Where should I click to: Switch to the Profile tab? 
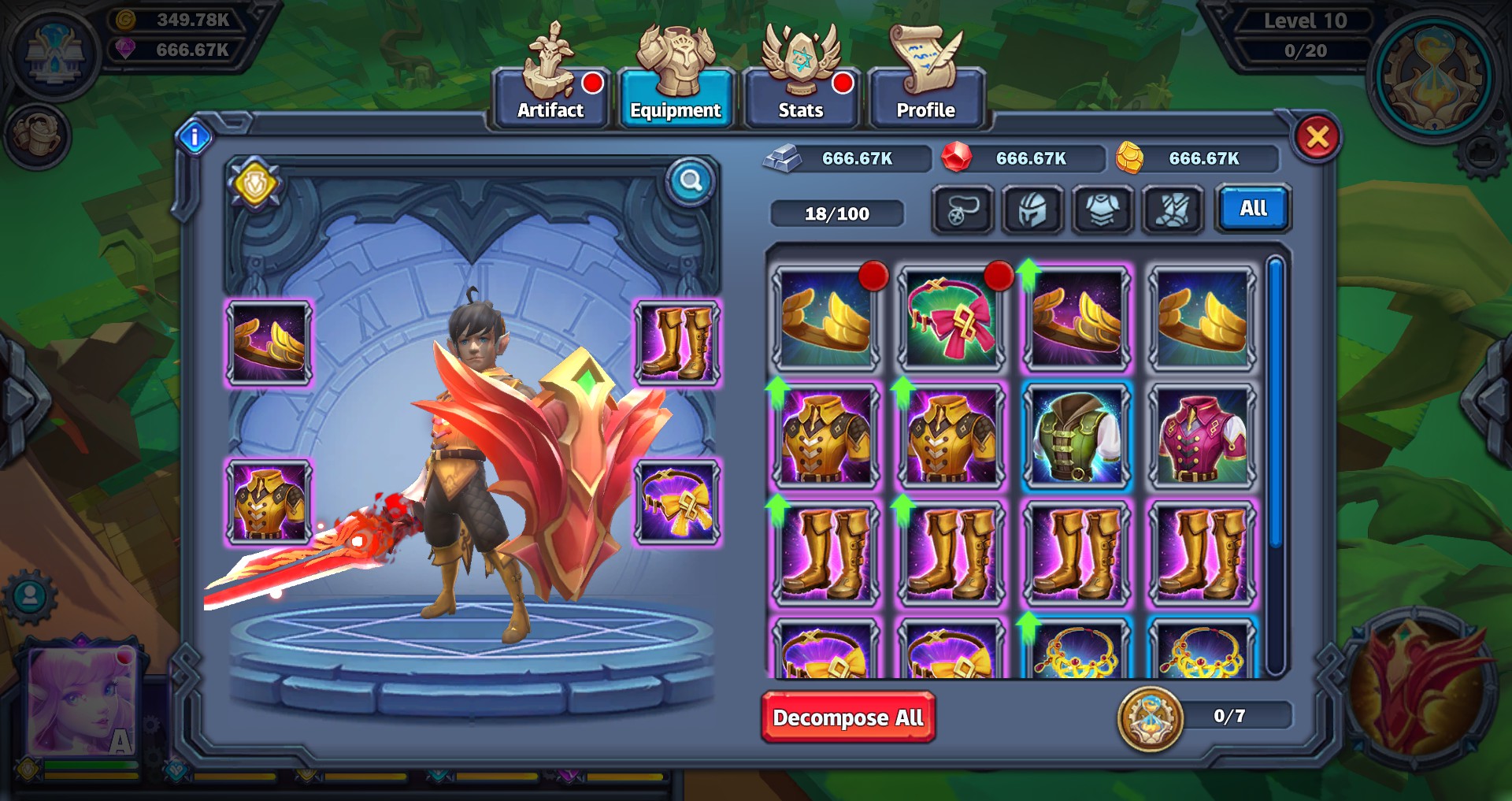coord(925,98)
